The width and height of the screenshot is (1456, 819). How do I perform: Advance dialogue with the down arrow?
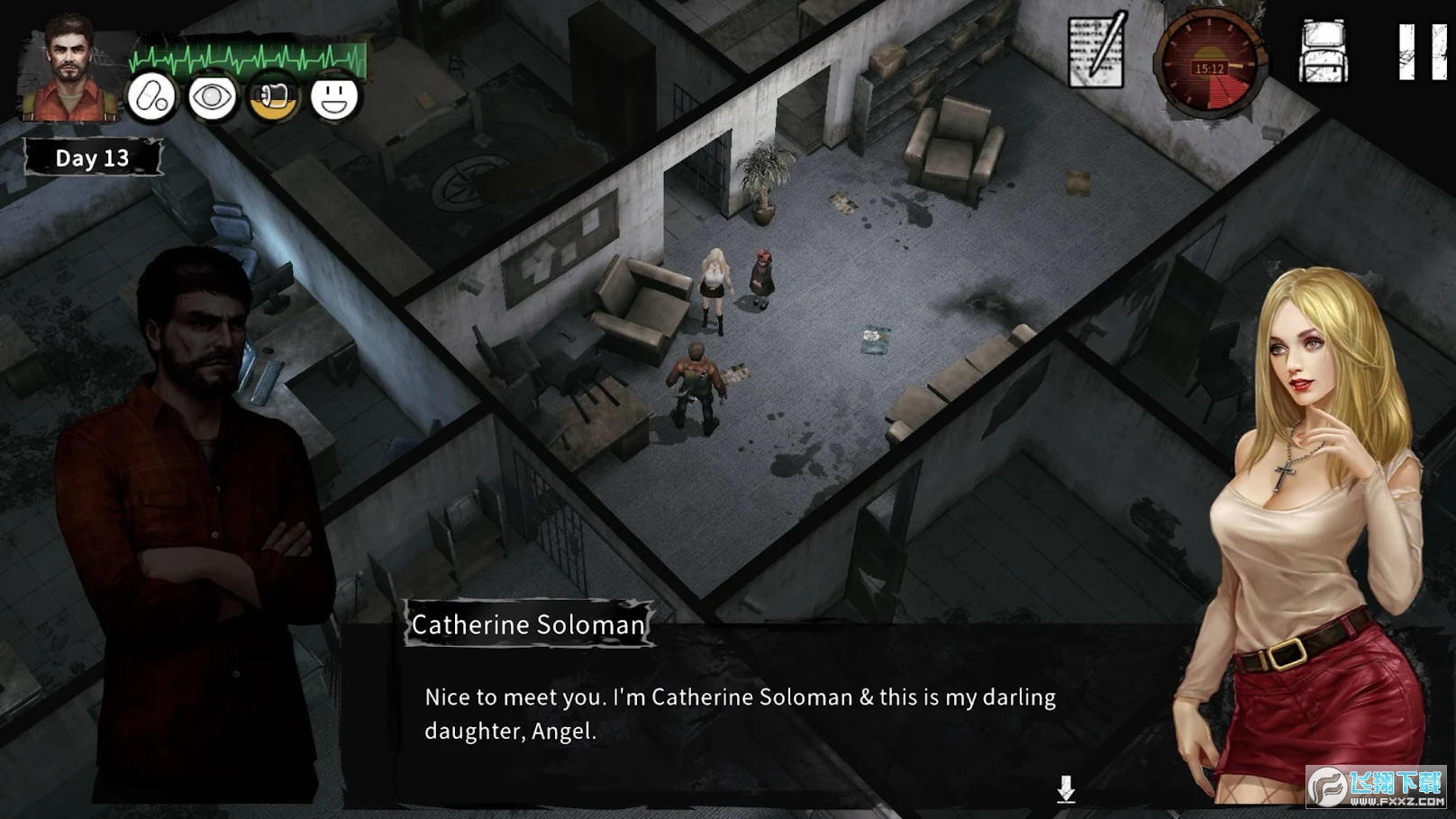point(1066,789)
